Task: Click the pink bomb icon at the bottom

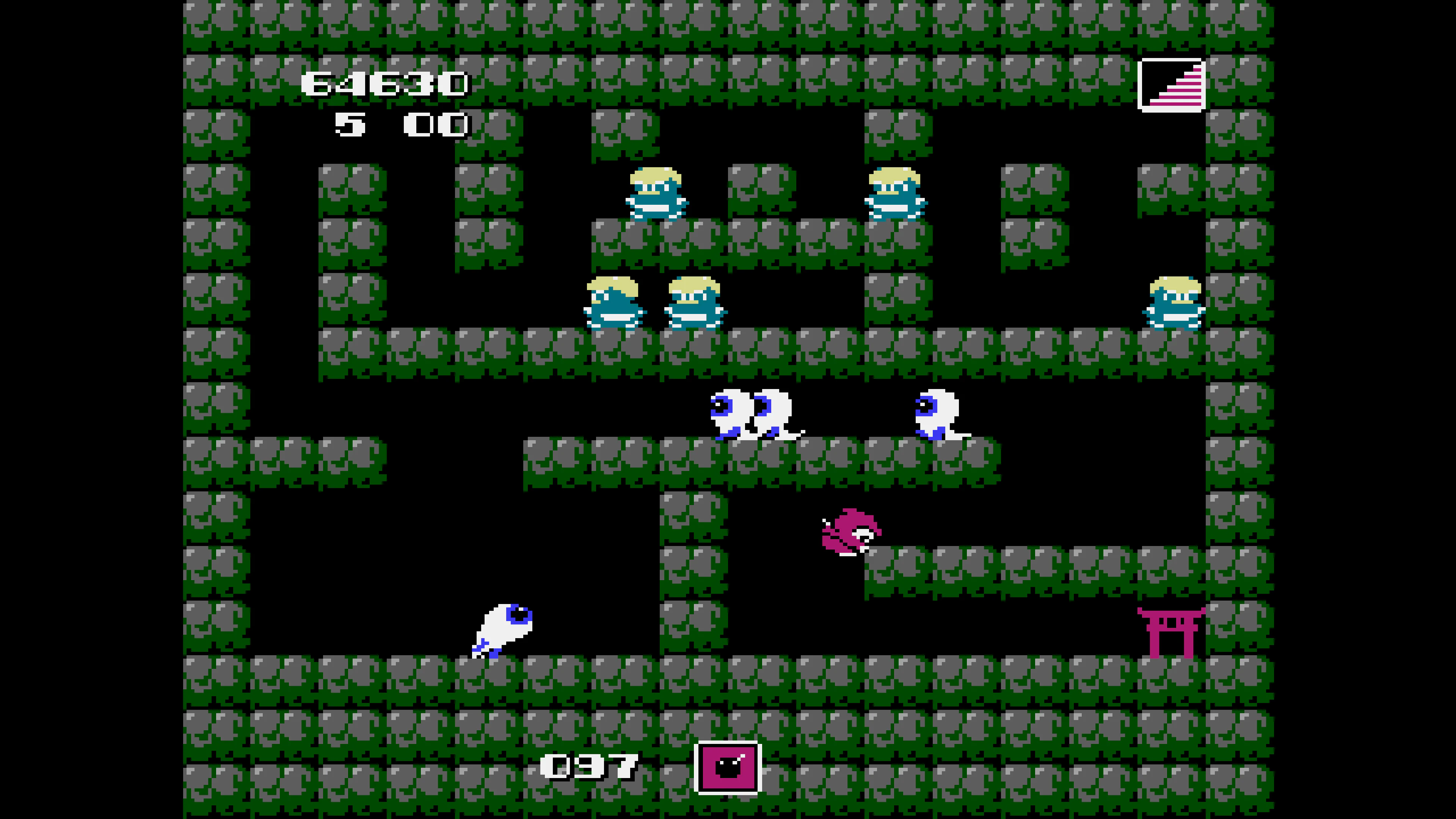Action: pyautogui.click(x=728, y=767)
